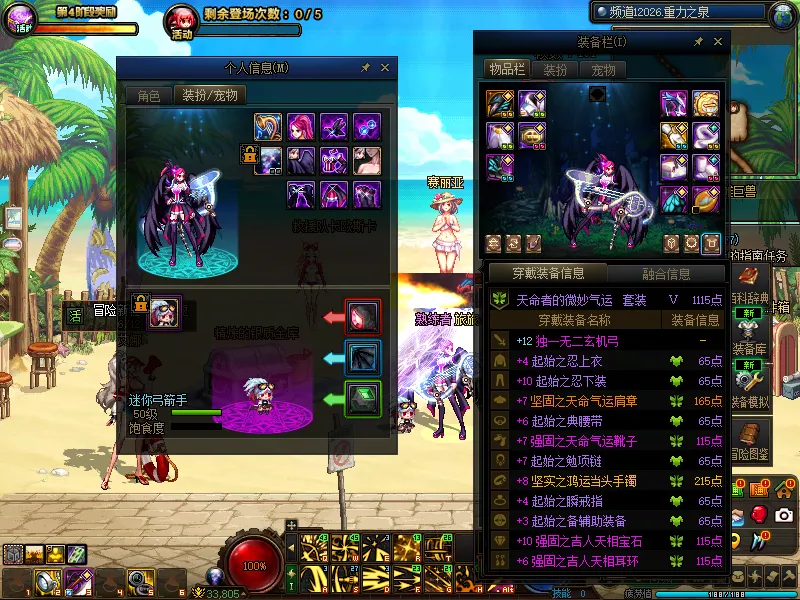800x600 pixels.
Task: Click the 活动 event character icon
Action: (x=181, y=19)
